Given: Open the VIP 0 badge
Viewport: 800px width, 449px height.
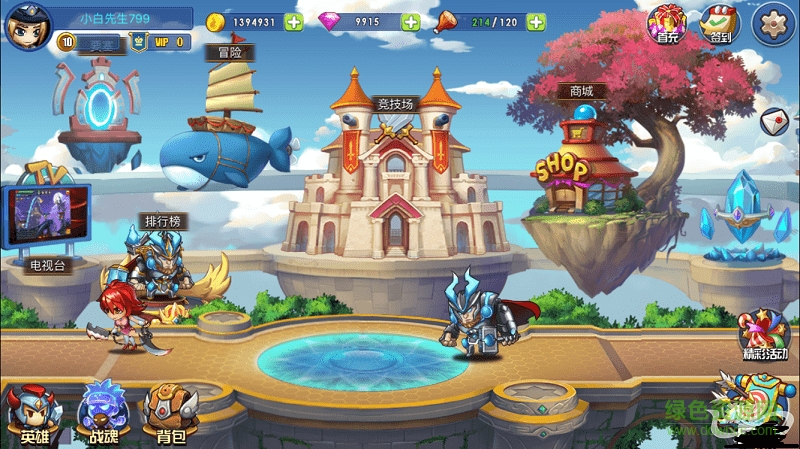Looking at the screenshot, I should point(162,41).
